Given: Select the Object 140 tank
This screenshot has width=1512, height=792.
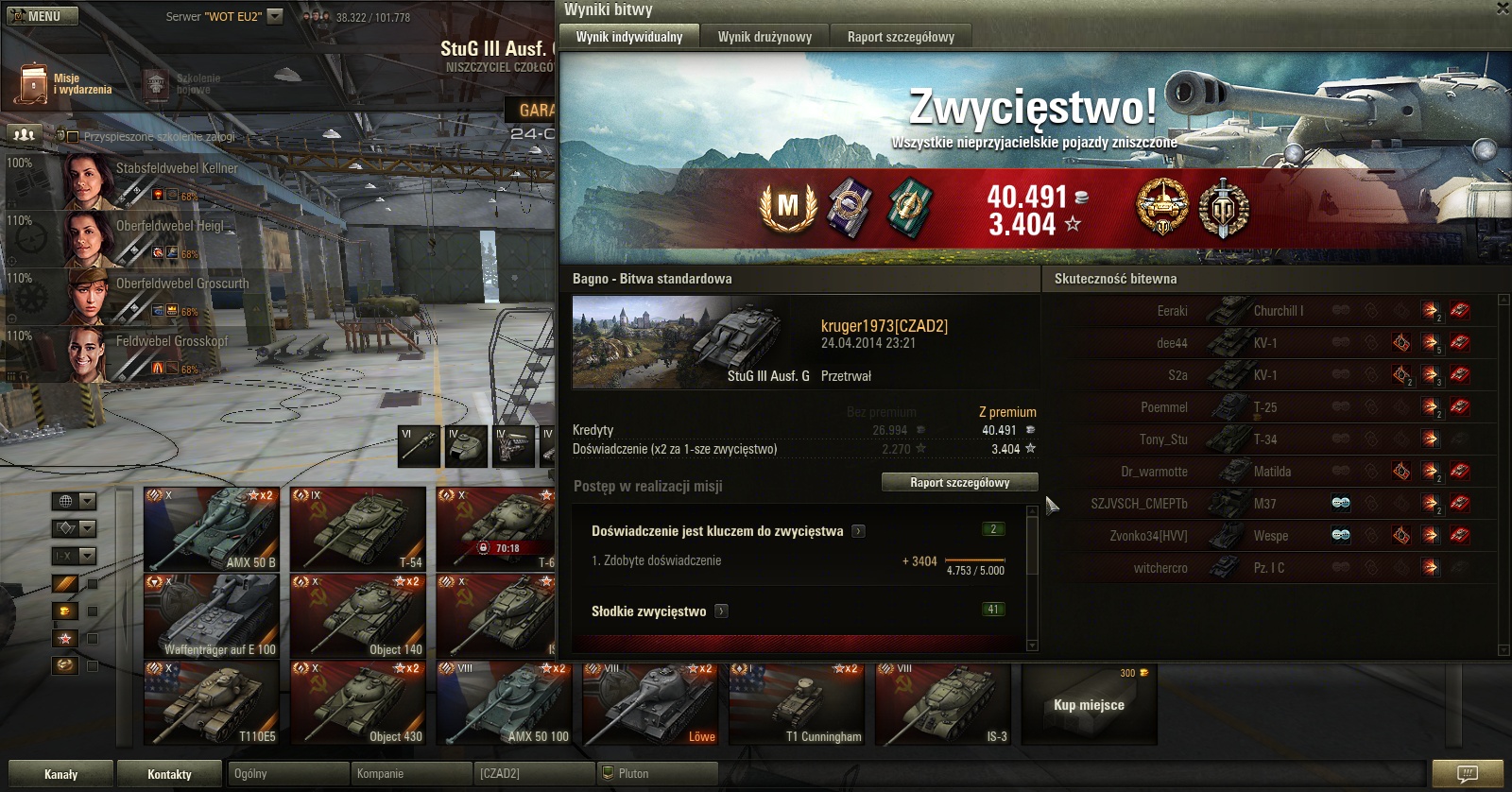Looking at the screenshot, I should (357, 615).
